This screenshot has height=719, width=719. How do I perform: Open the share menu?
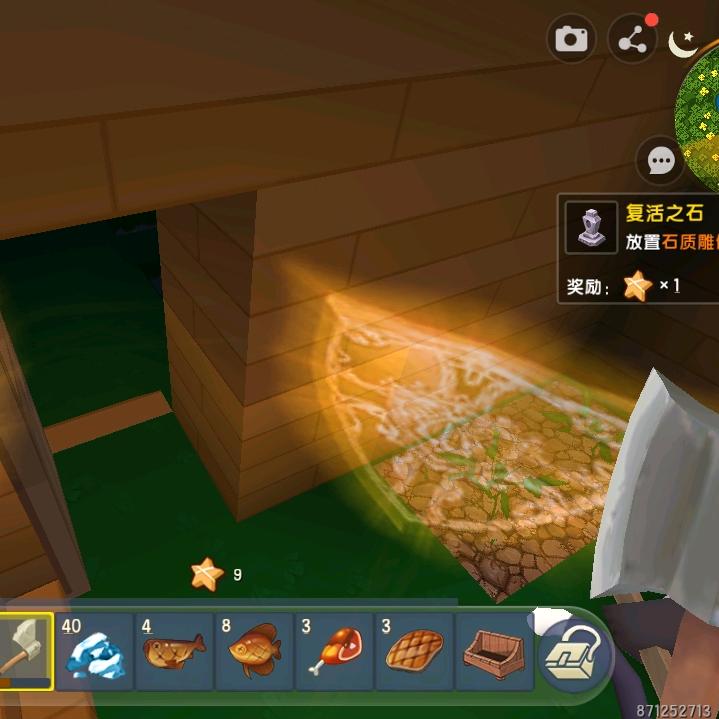click(x=632, y=40)
